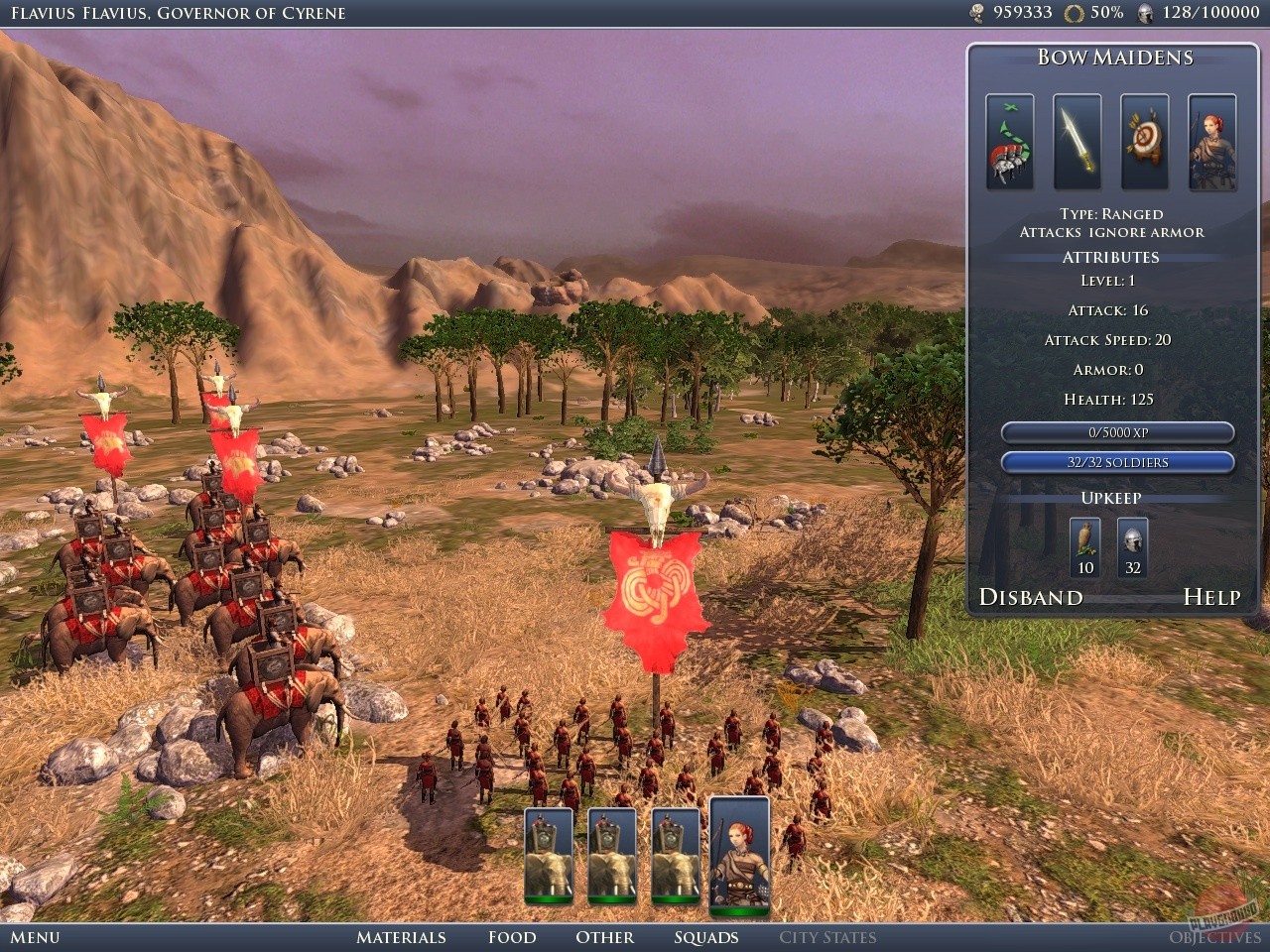Open the main Menu
Image resolution: width=1270 pixels, height=952 pixels.
(35, 937)
